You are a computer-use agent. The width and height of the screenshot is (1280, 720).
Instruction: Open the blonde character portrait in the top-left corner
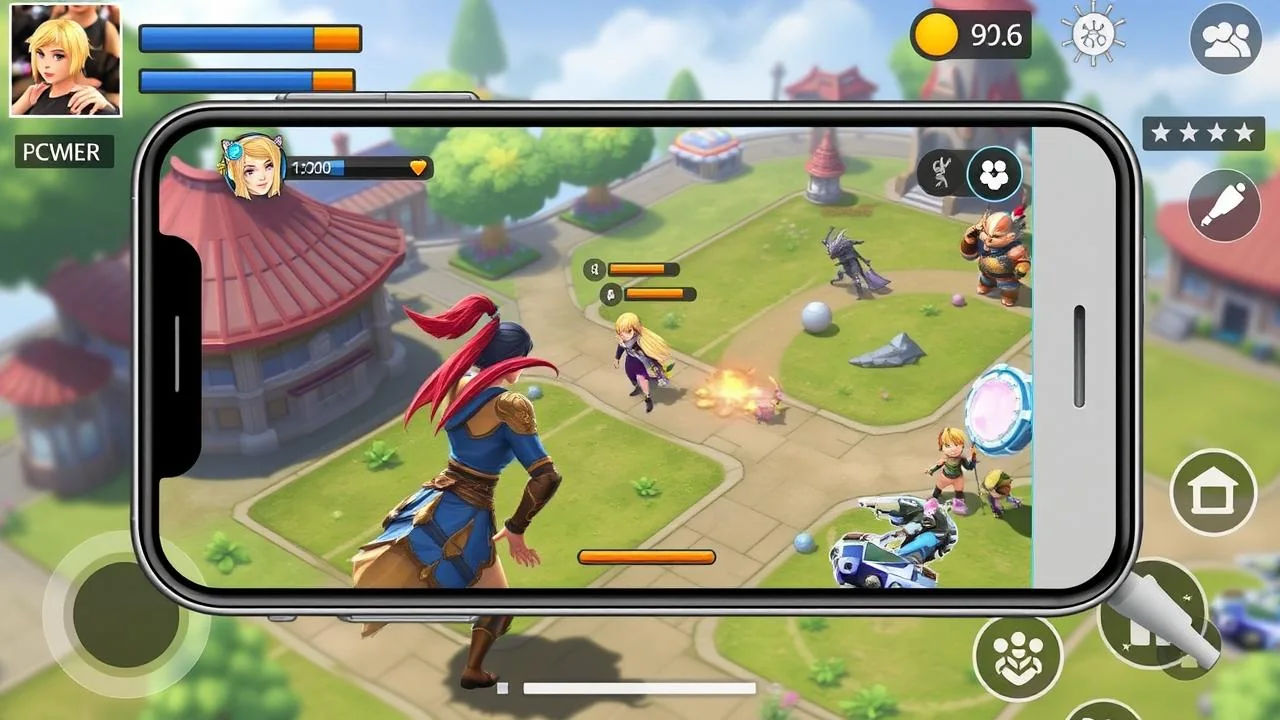tap(65, 60)
